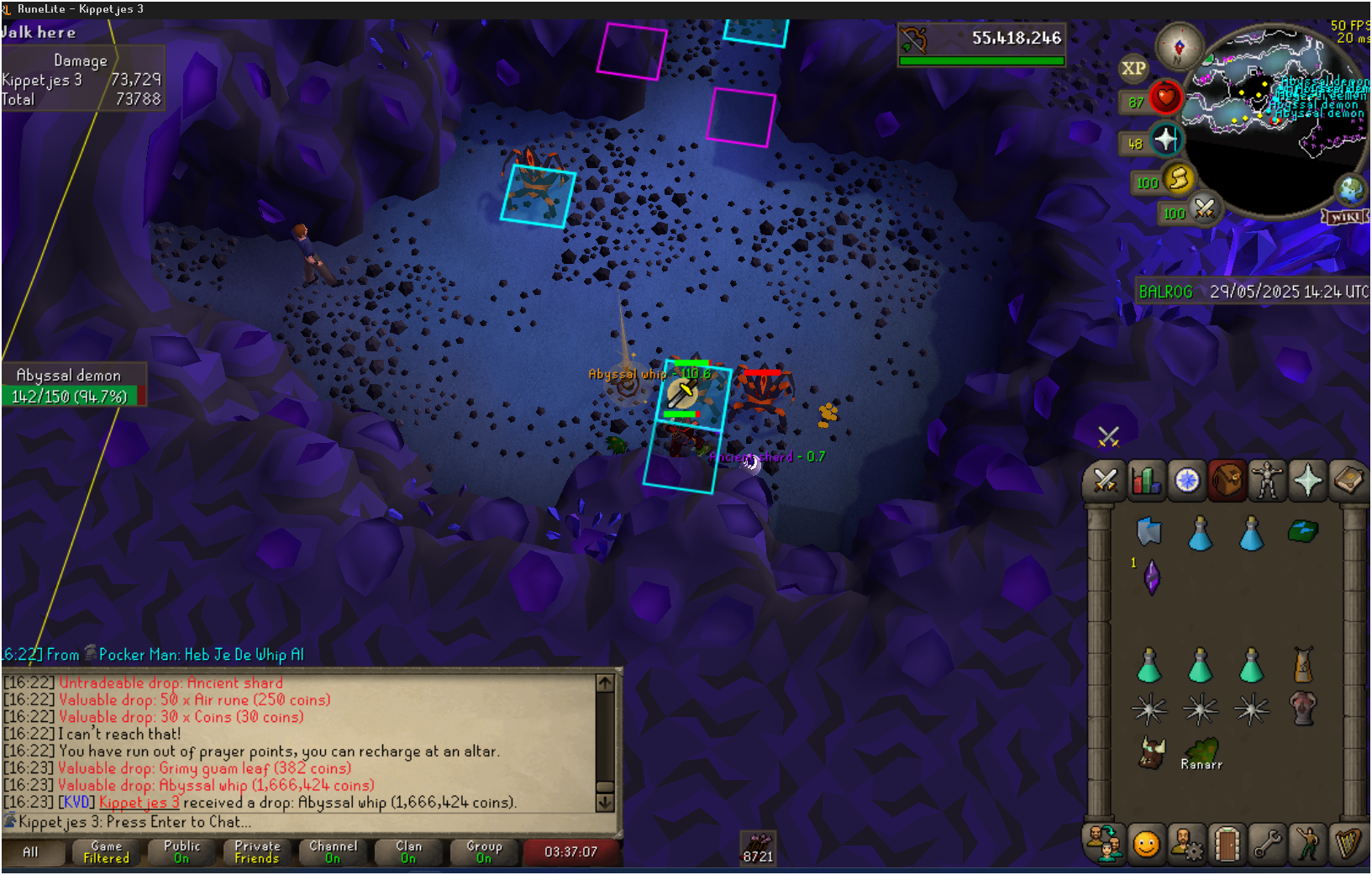Select the green teleport tablet item
The width and height of the screenshot is (1372, 875).
point(1302,531)
